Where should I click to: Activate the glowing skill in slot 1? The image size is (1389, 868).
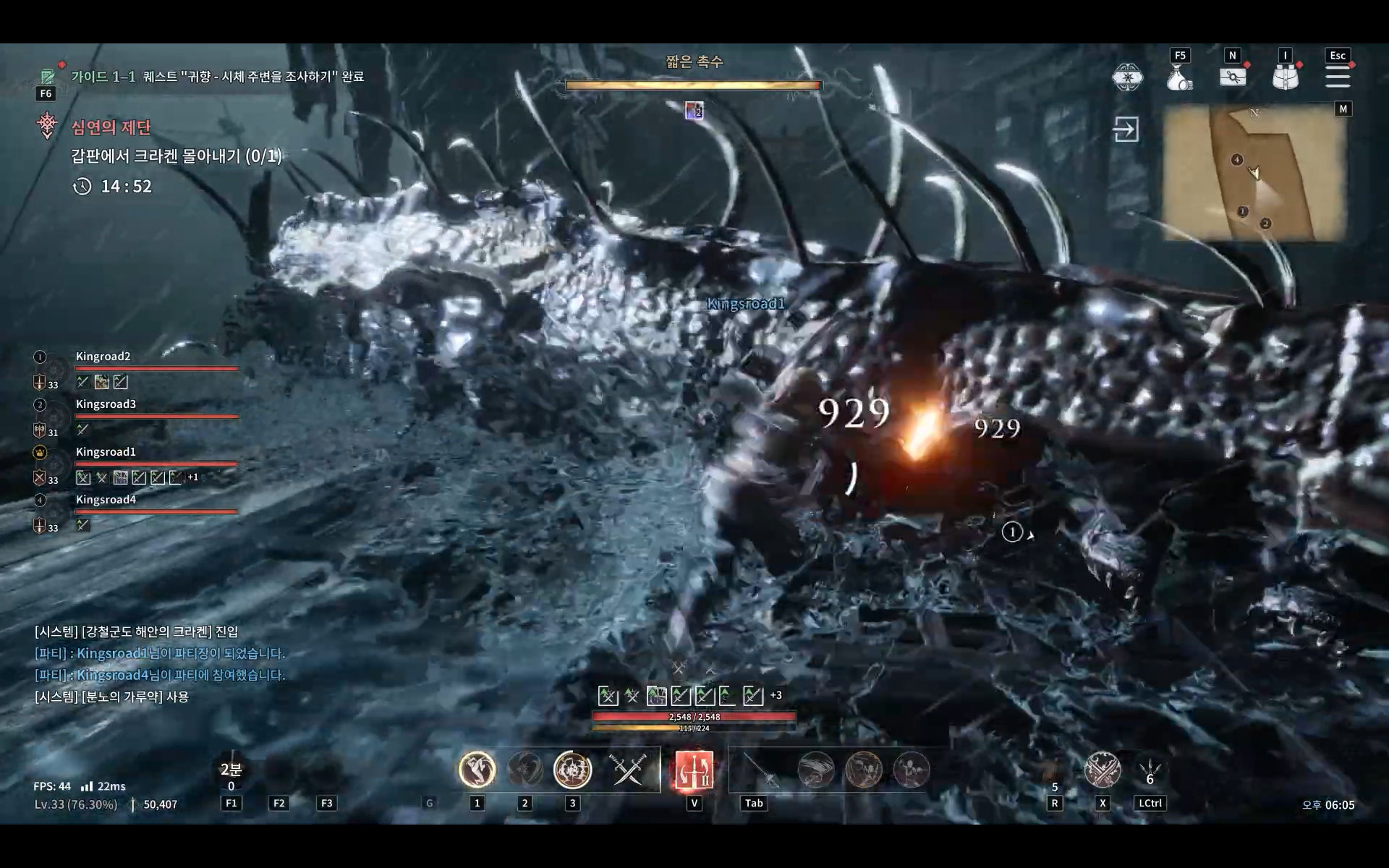coord(477,769)
